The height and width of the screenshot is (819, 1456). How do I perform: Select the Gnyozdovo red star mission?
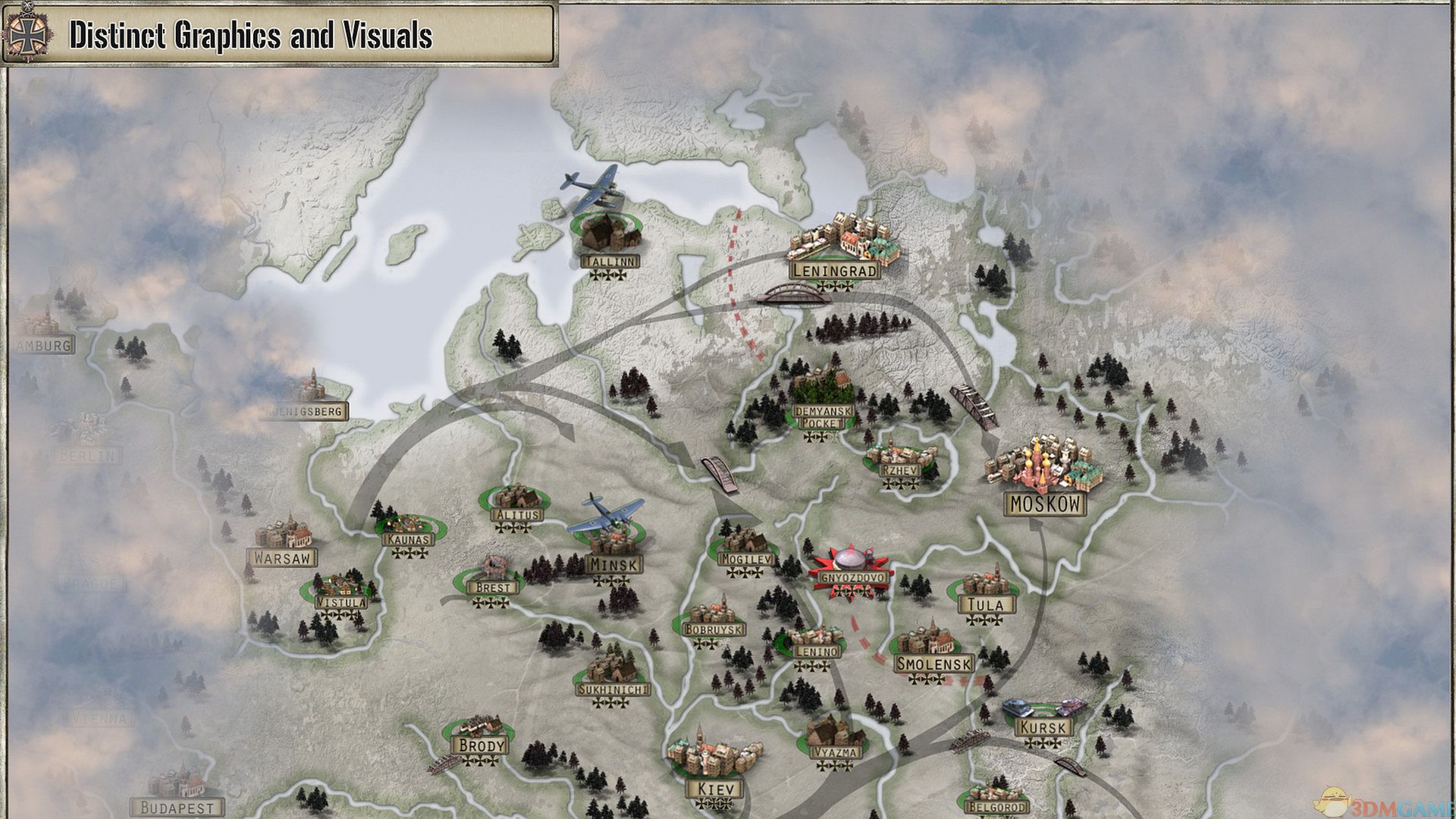point(848,565)
